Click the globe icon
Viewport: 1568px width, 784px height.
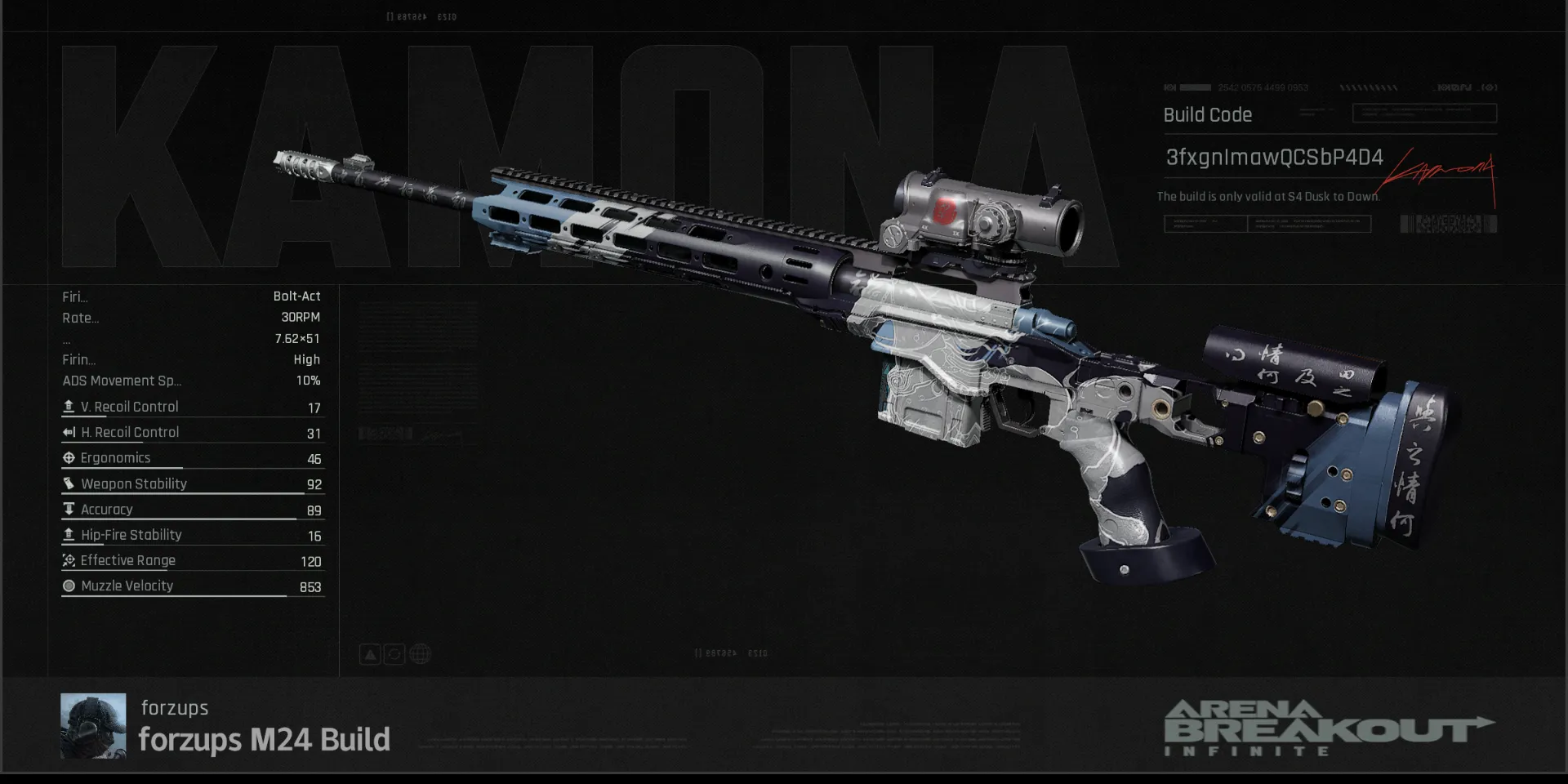(420, 654)
